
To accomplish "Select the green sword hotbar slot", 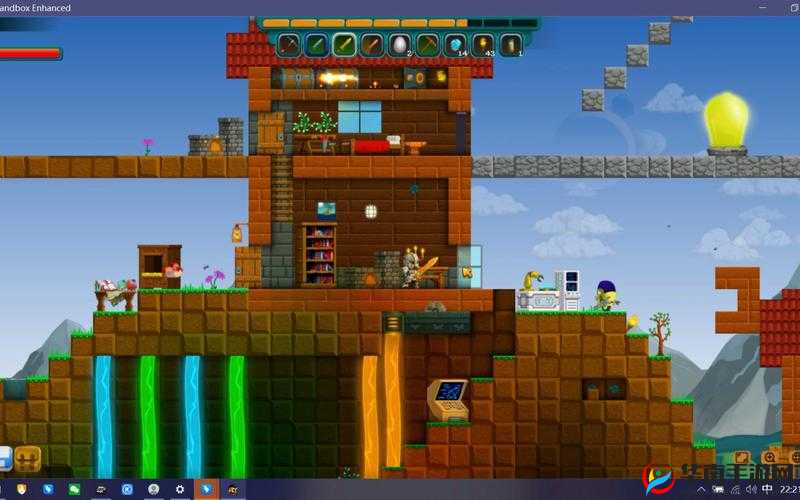I will (317, 44).
